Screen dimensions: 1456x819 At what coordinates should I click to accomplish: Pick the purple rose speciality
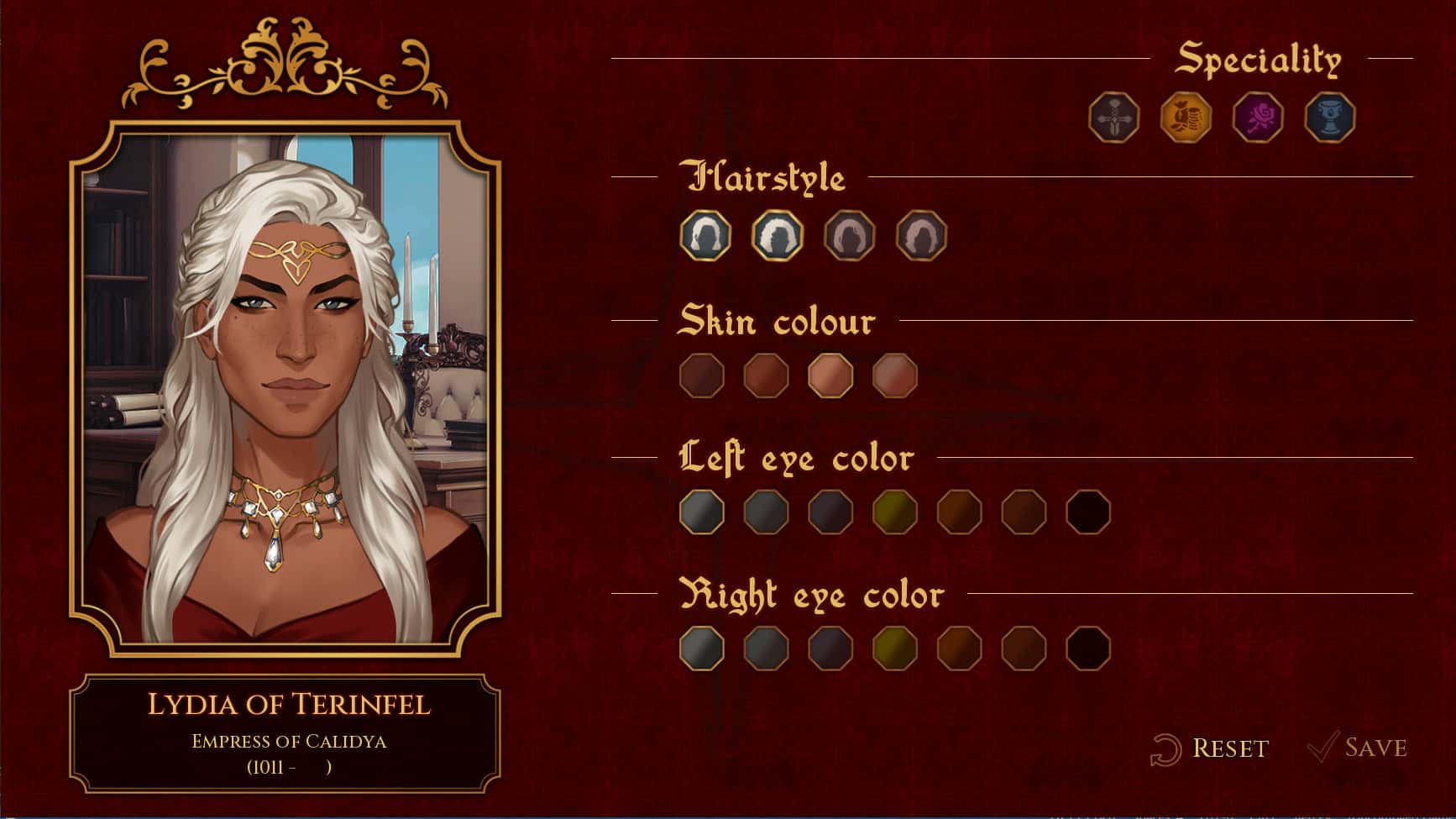click(x=1256, y=118)
